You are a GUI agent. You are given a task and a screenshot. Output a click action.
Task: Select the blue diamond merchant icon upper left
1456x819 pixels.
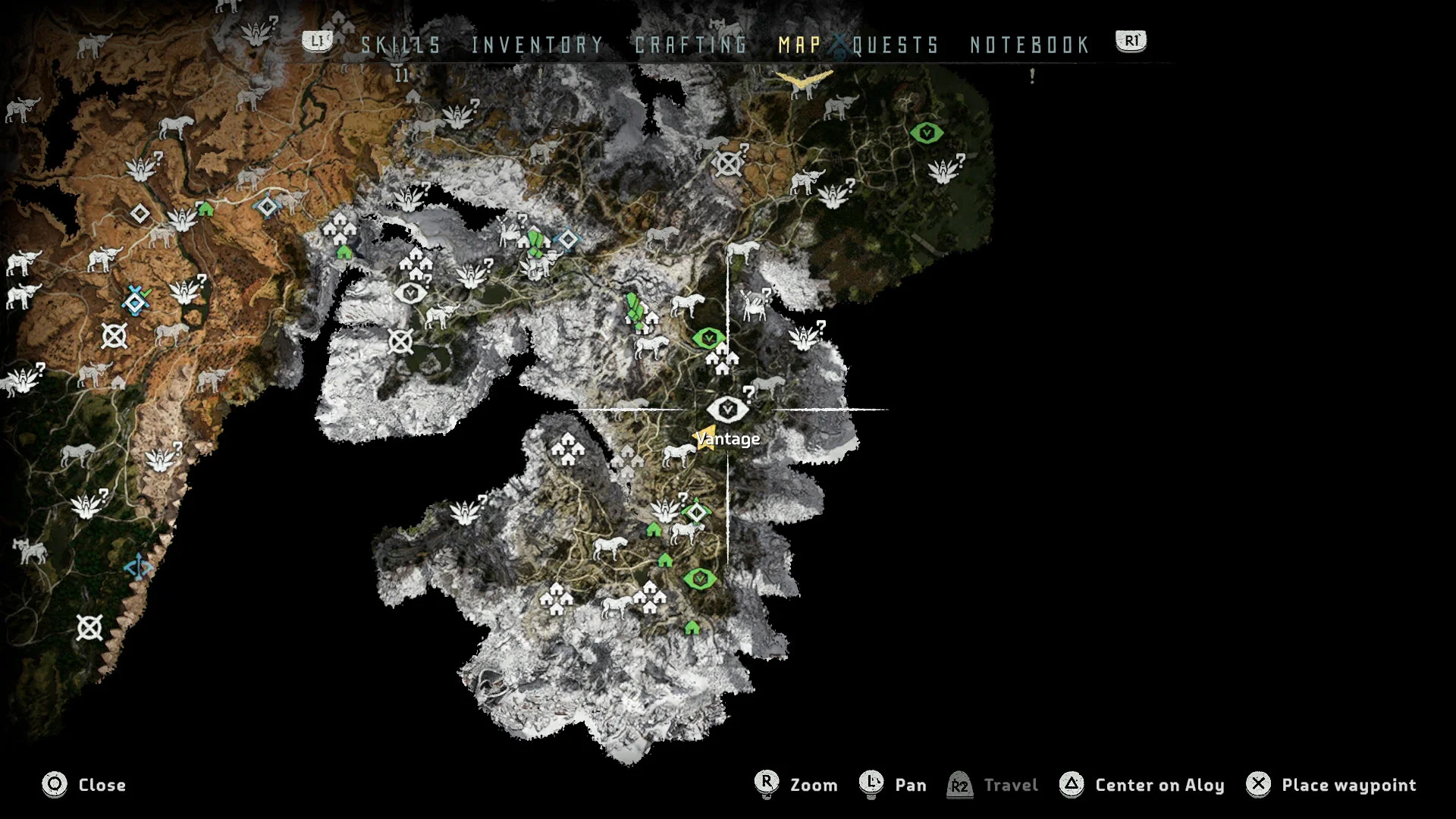tap(267, 205)
